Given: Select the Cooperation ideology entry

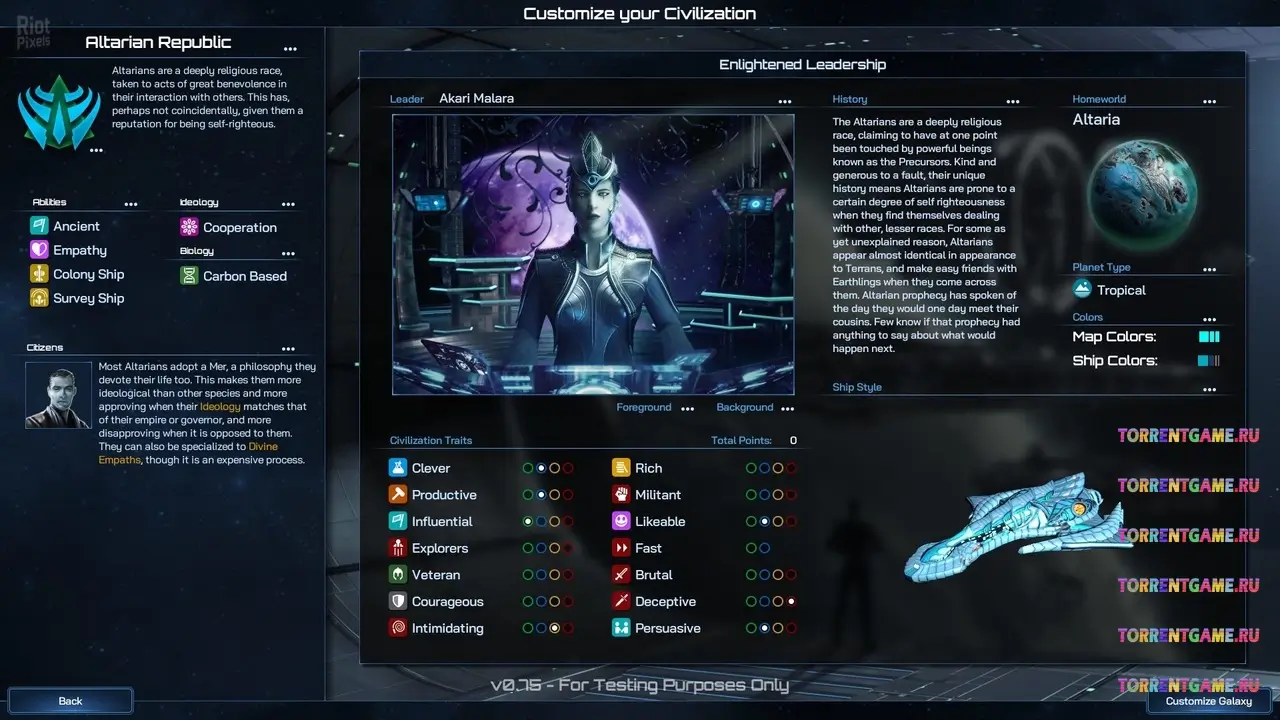Looking at the screenshot, I should point(239,227).
